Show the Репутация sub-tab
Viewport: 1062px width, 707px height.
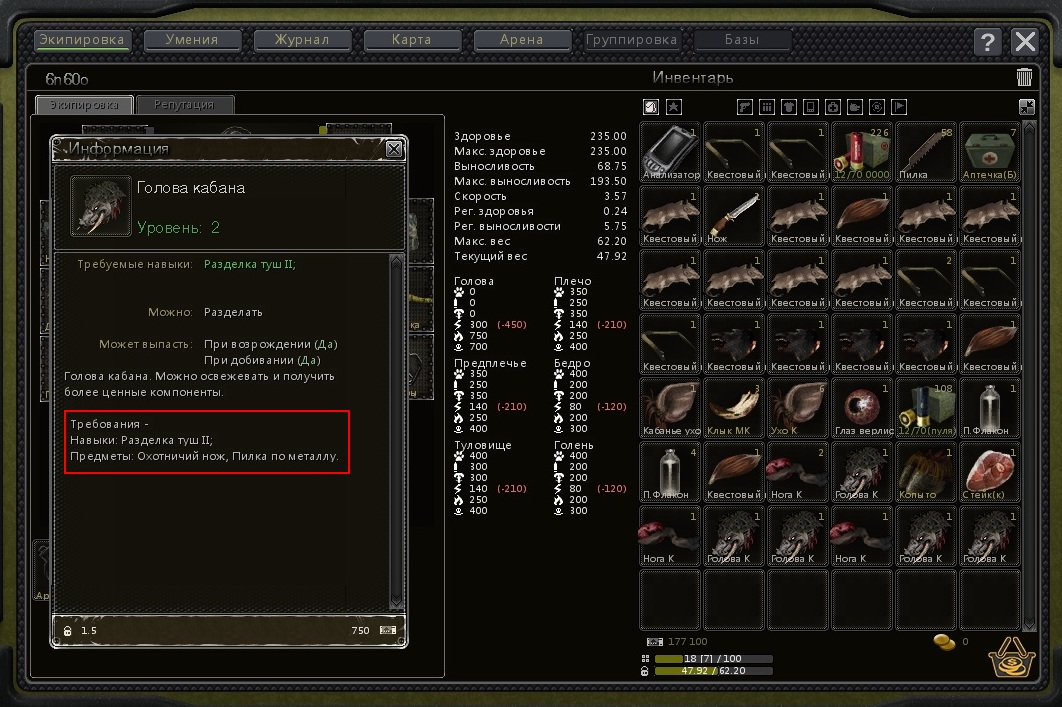185,105
